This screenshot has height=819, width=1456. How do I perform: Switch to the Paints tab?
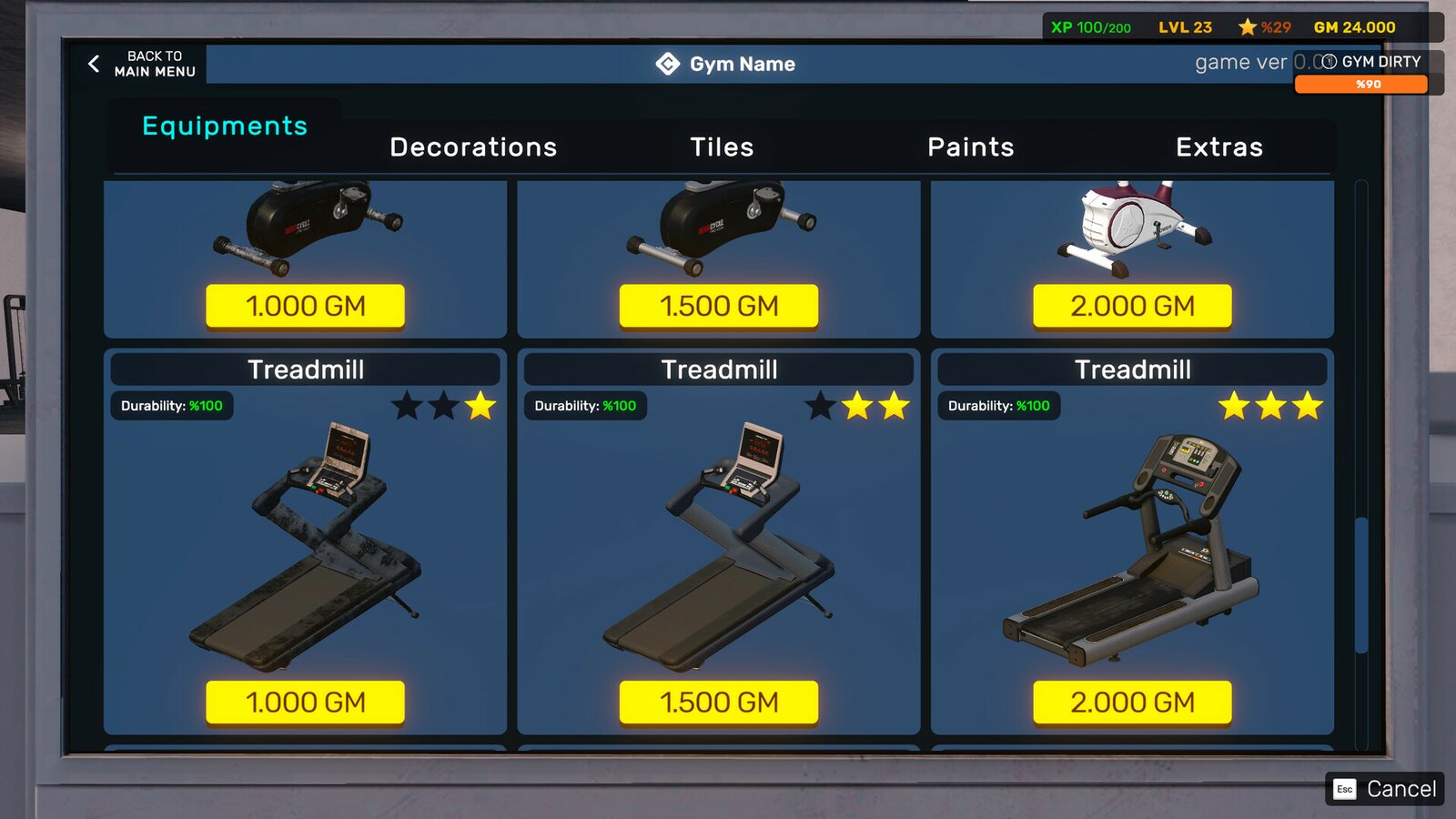(970, 147)
